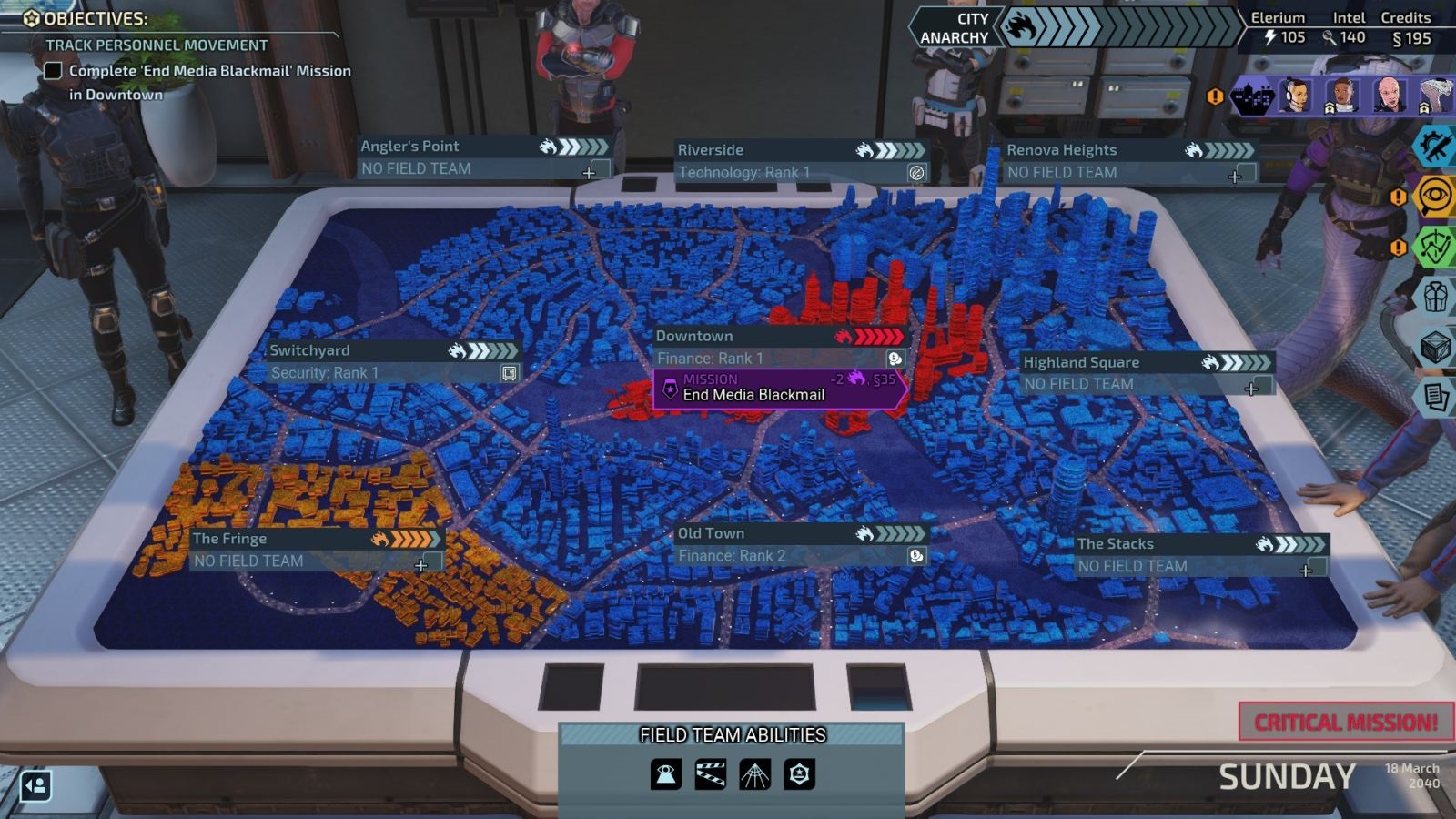Open the Armory vest hex icon
This screenshot has height=819, width=1456.
1435,297
